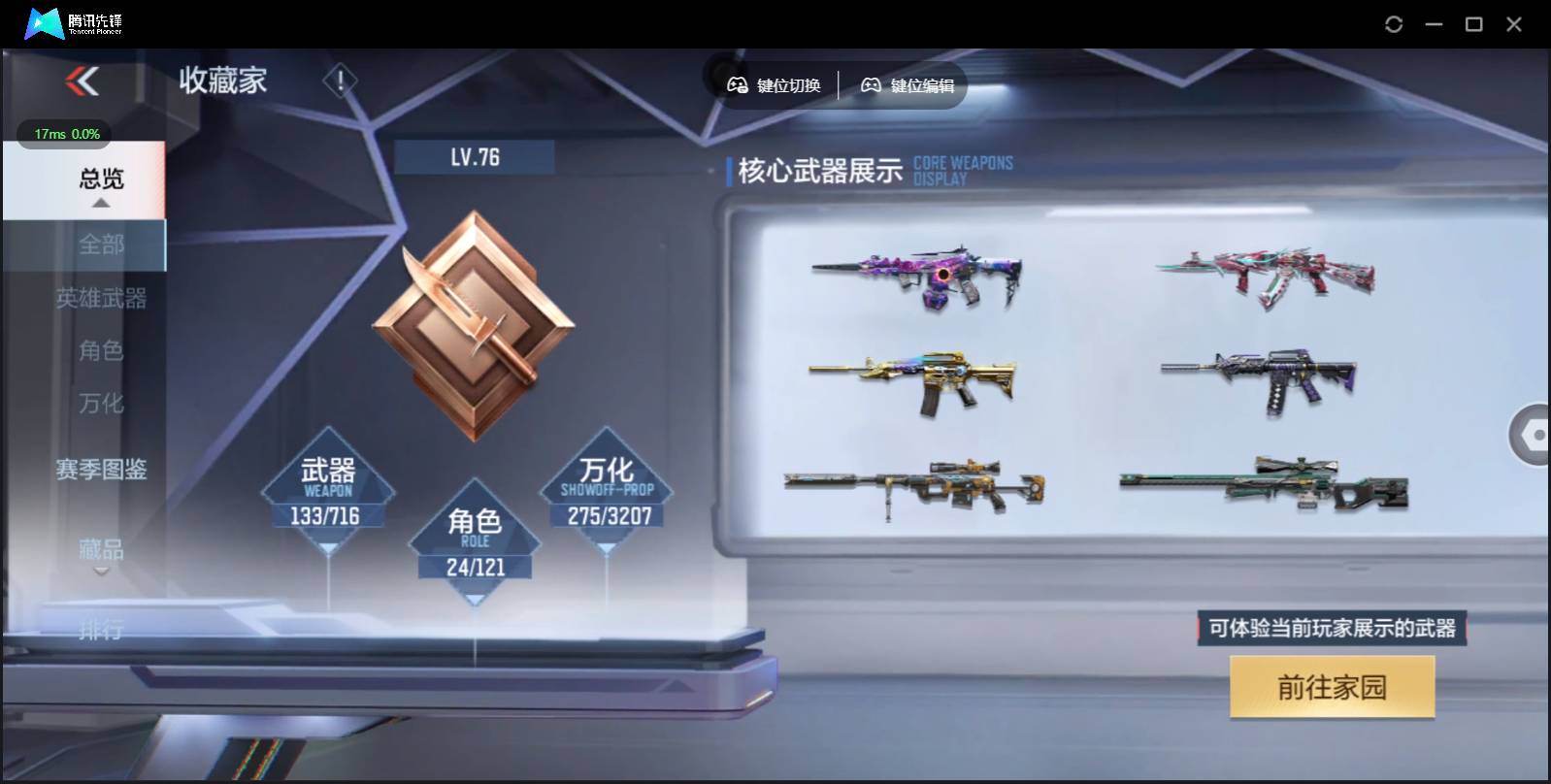Expand the 藏品 section chevron
The width and height of the screenshot is (1551, 784).
coord(100,572)
